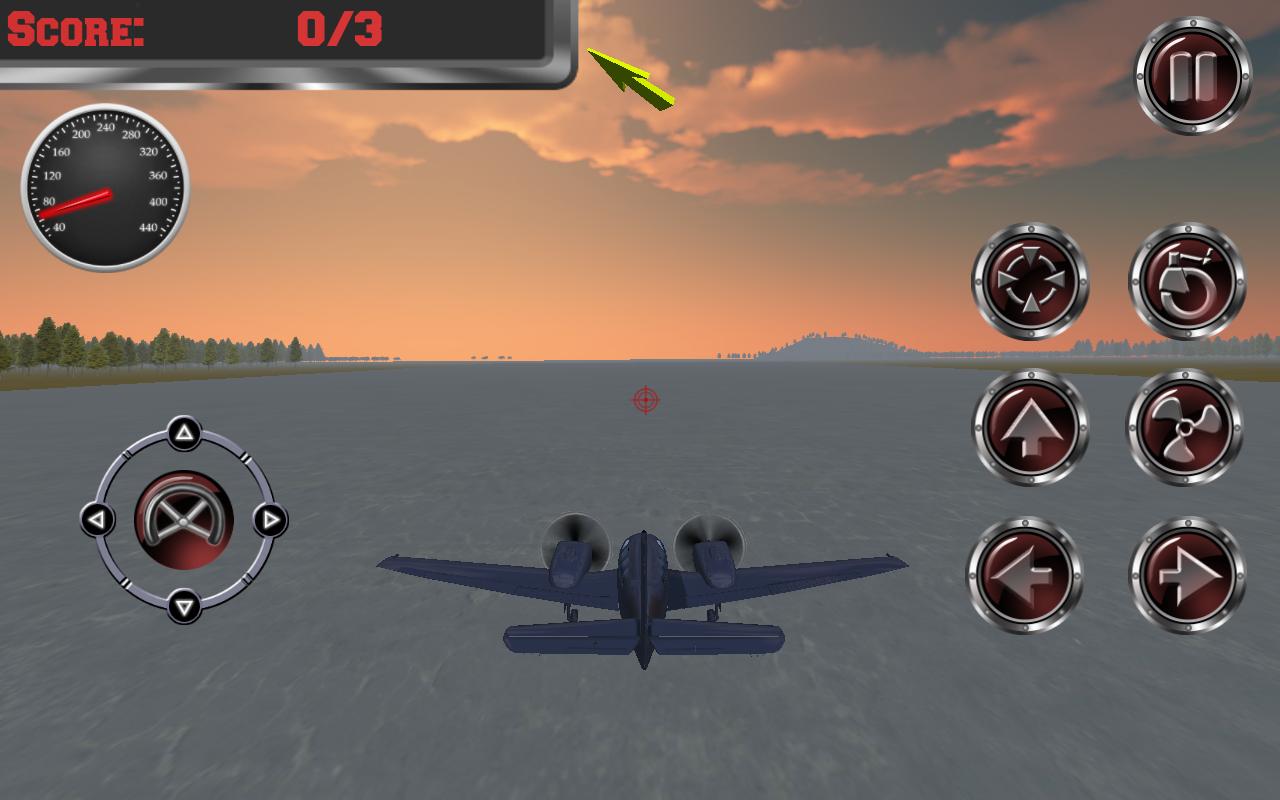1280x800 pixels.
Task: Click the red targeting crosshair
Action: click(646, 399)
